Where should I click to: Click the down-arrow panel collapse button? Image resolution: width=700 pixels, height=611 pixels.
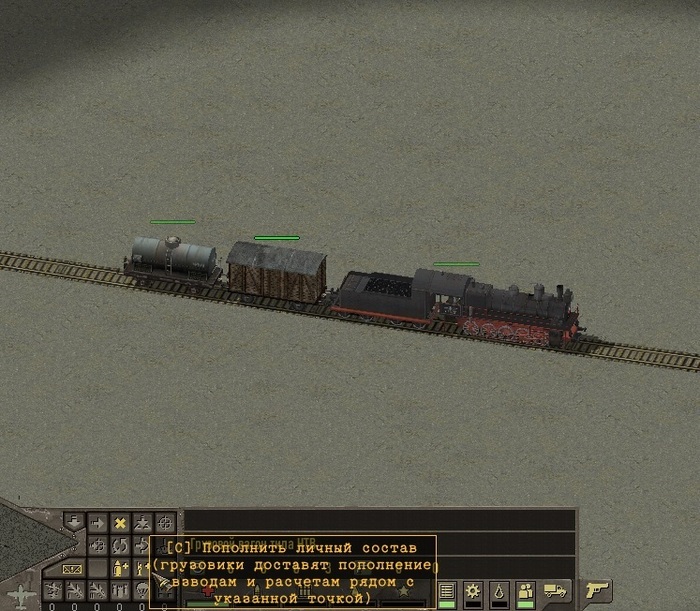75,522
